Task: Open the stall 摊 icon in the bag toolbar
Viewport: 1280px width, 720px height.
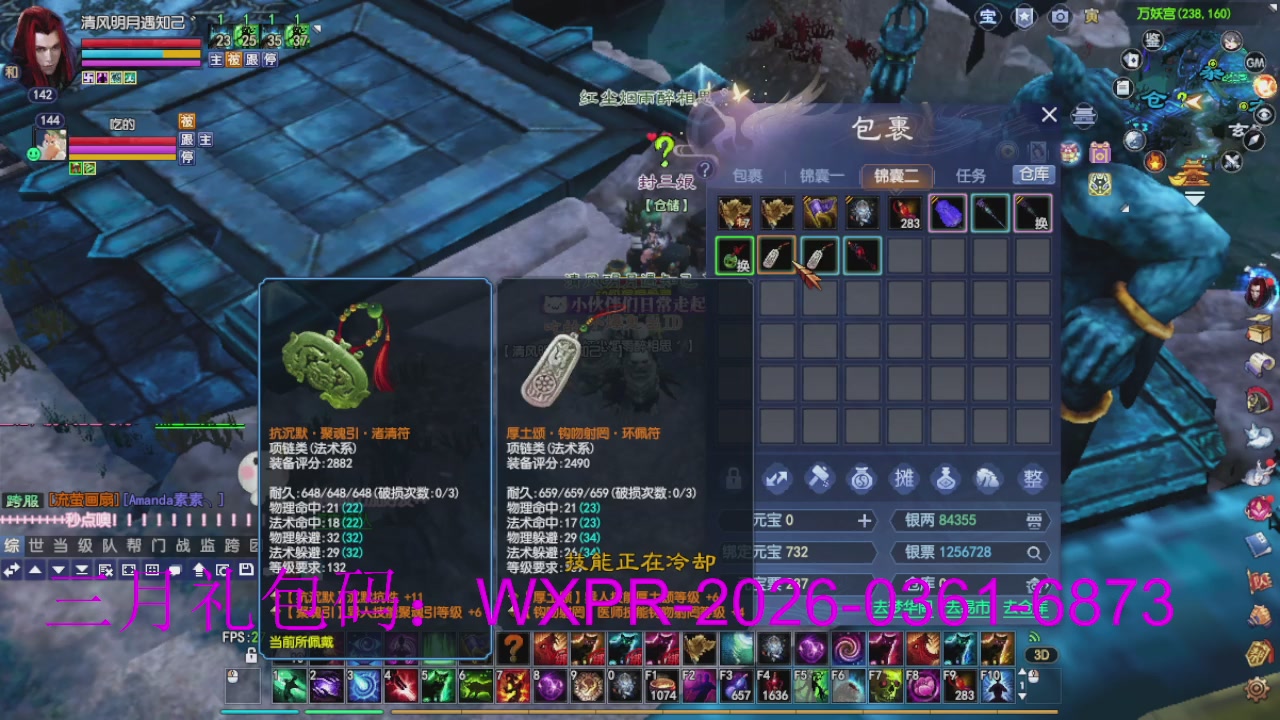Action: pyautogui.click(x=904, y=479)
